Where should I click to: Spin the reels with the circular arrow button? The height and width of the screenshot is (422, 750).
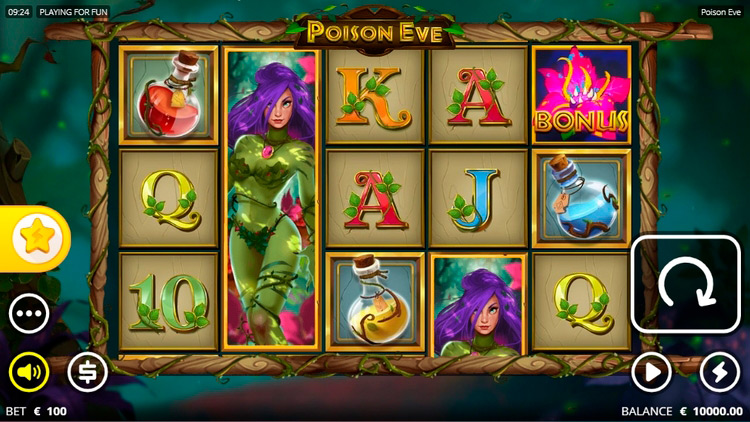pos(685,284)
